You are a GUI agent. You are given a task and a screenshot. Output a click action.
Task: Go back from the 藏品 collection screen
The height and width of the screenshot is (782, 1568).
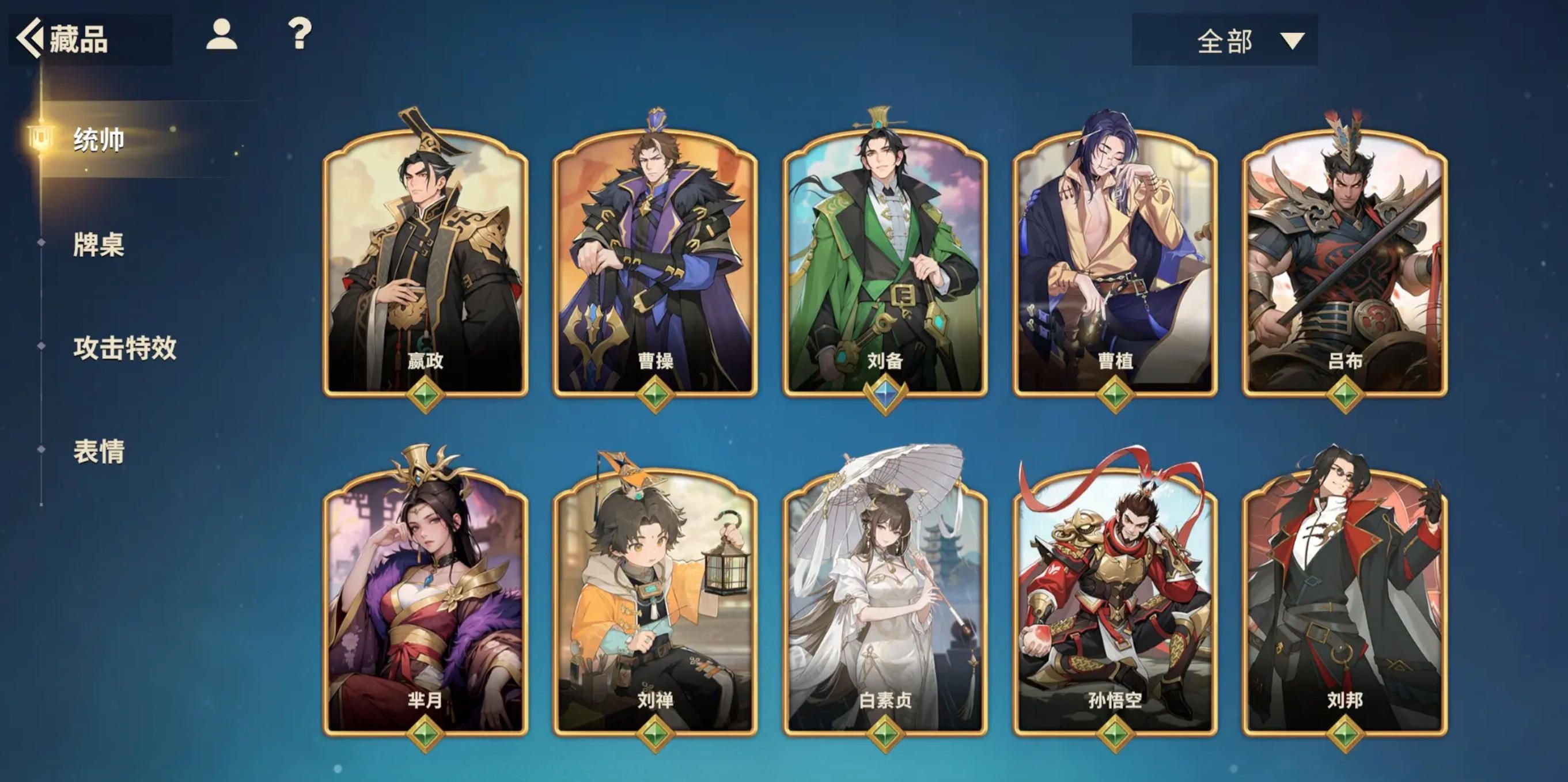pyautogui.click(x=31, y=39)
